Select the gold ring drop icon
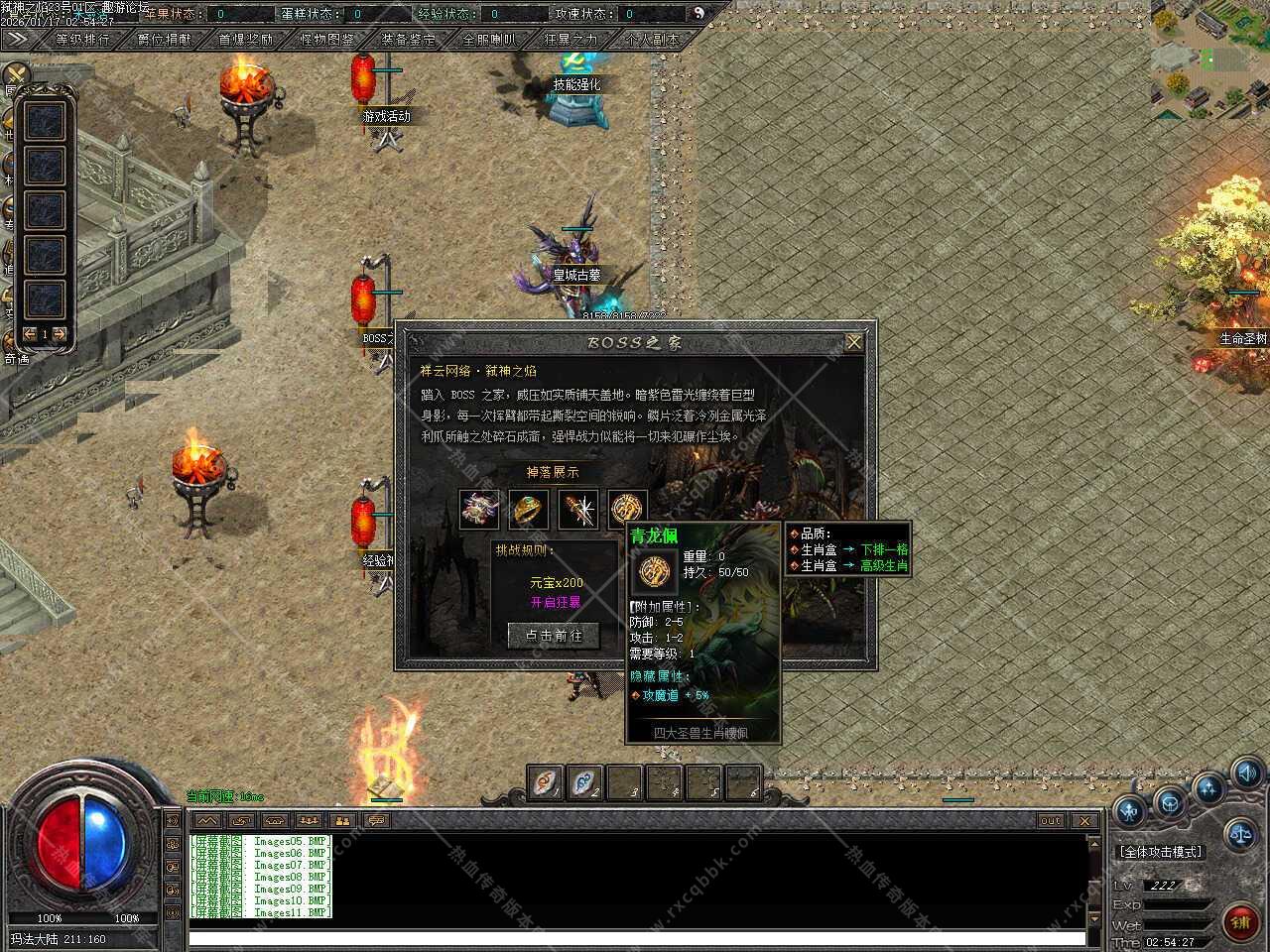1270x952 pixels. [x=529, y=510]
